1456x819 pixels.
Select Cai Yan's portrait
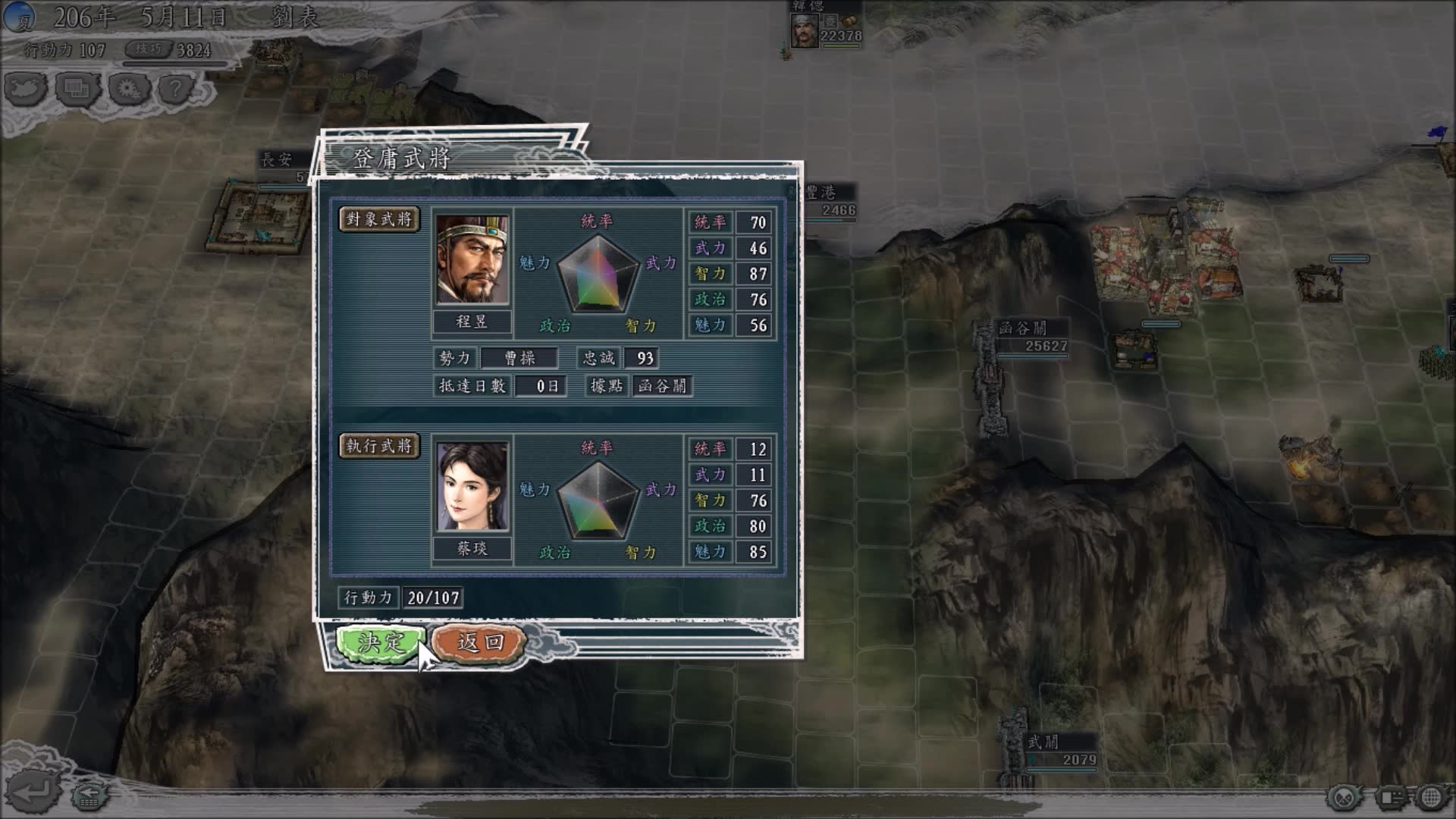(472, 486)
